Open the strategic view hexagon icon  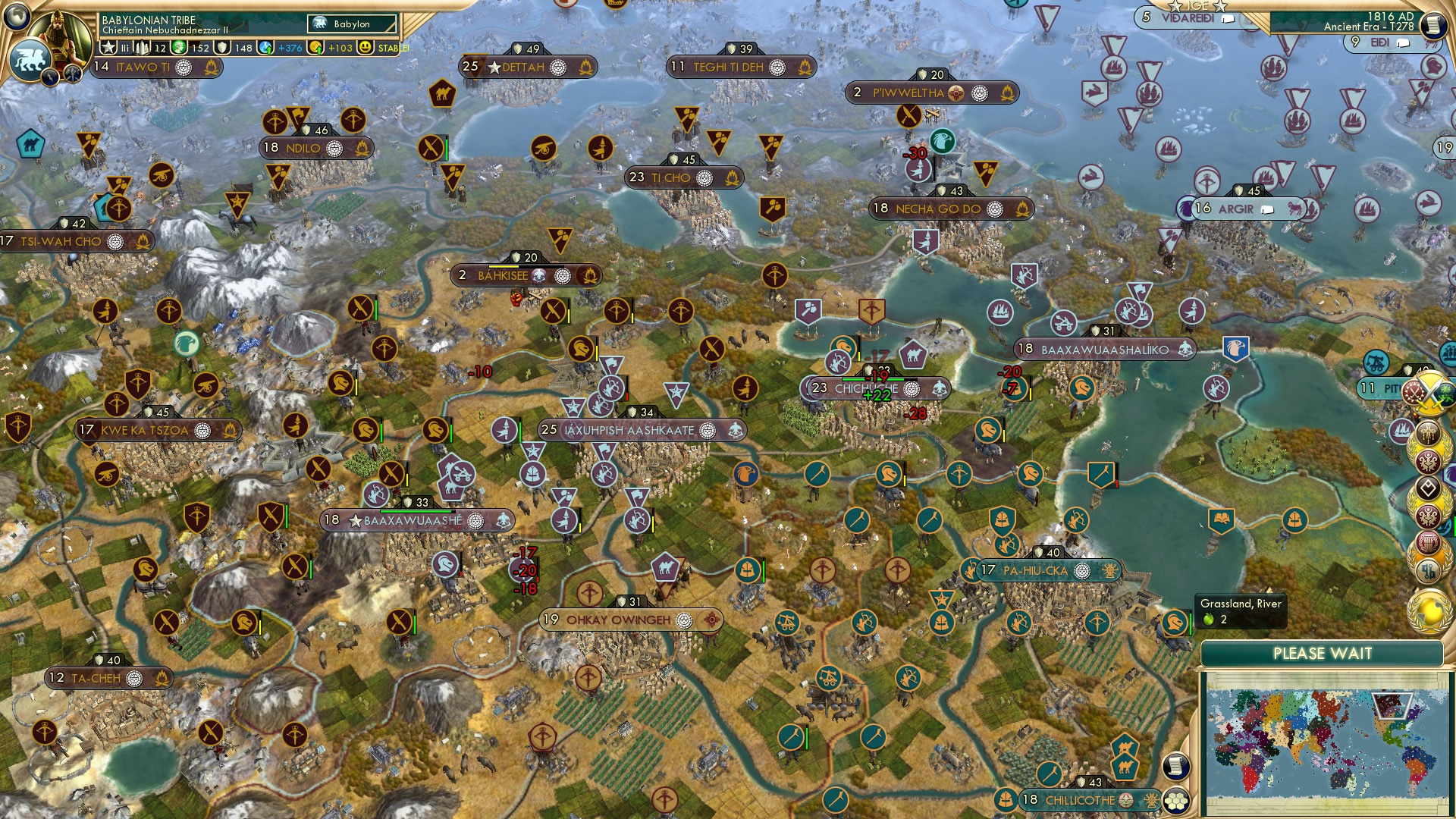(1177, 802)
